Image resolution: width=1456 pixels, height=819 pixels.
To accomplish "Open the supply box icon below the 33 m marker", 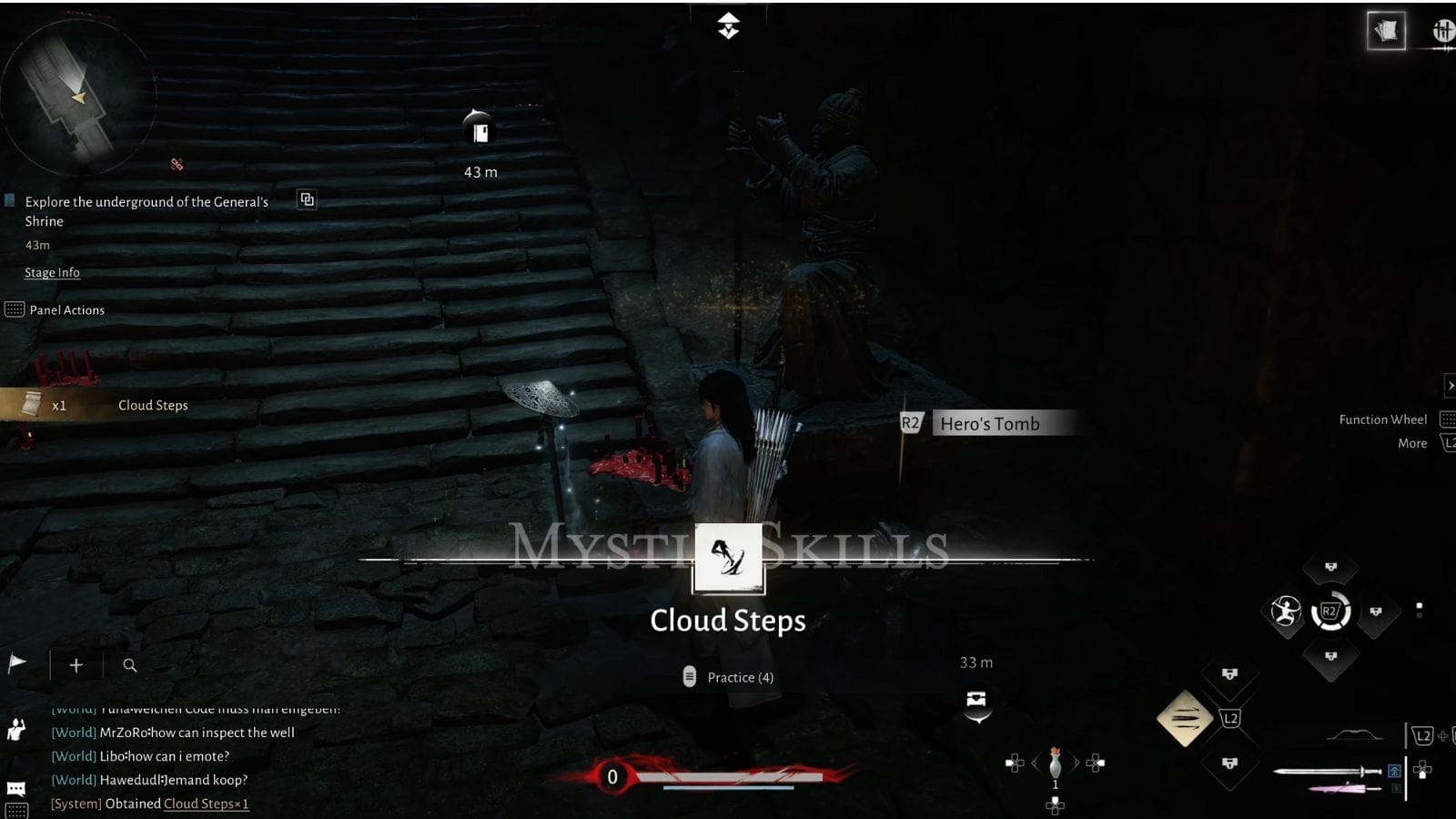I will coord(976,701).
